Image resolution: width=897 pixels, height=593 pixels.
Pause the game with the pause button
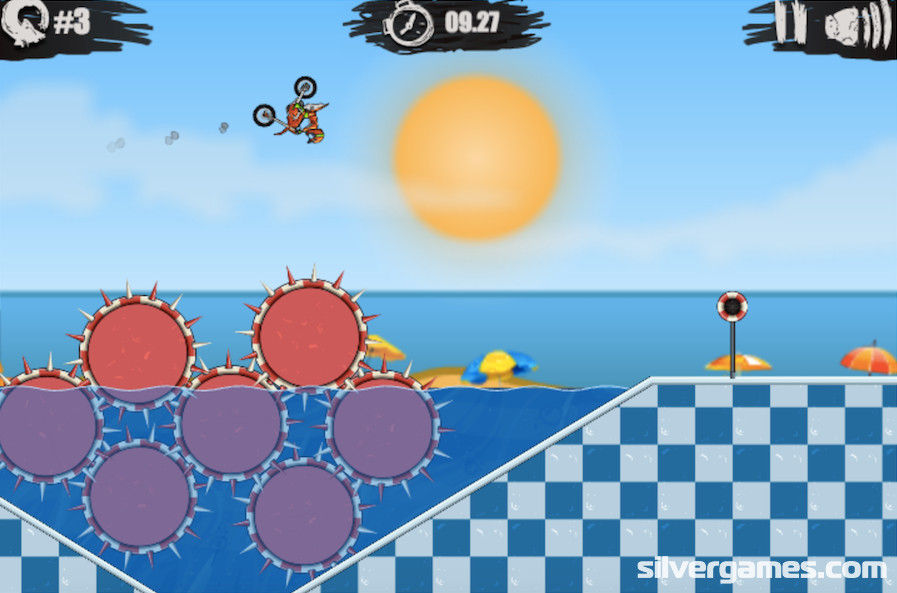click(x=789, y=23)
